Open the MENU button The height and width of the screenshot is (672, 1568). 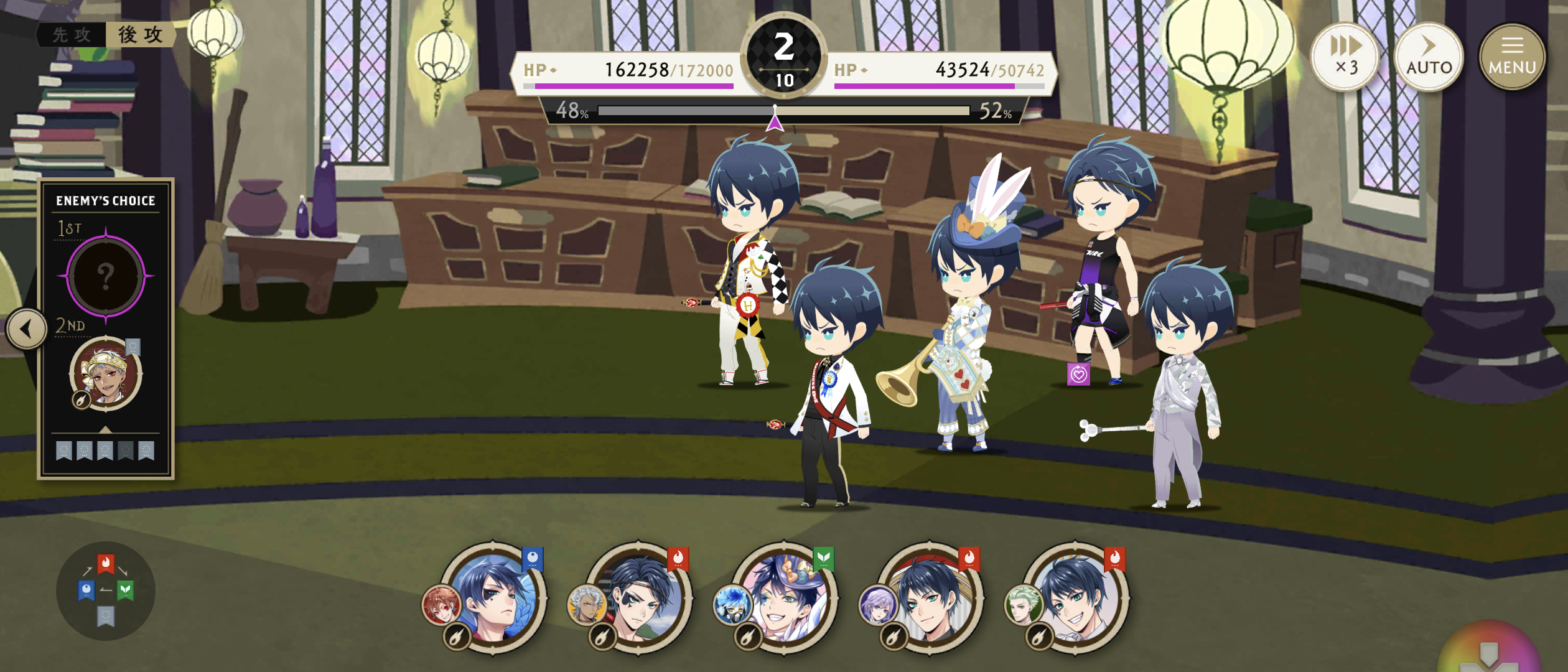point(1511,57)
